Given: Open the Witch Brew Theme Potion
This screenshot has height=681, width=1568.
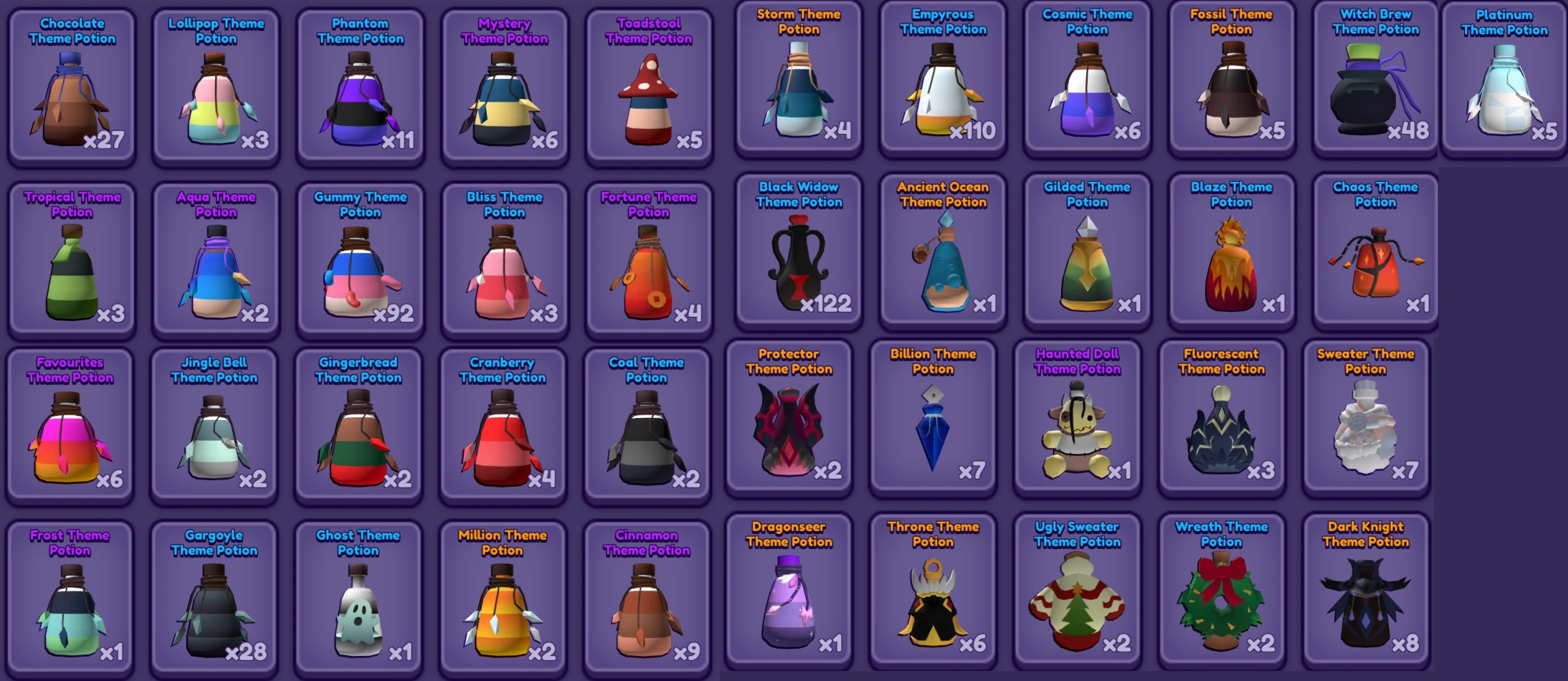Looking at the screenshot, I should click(1374, 93).
